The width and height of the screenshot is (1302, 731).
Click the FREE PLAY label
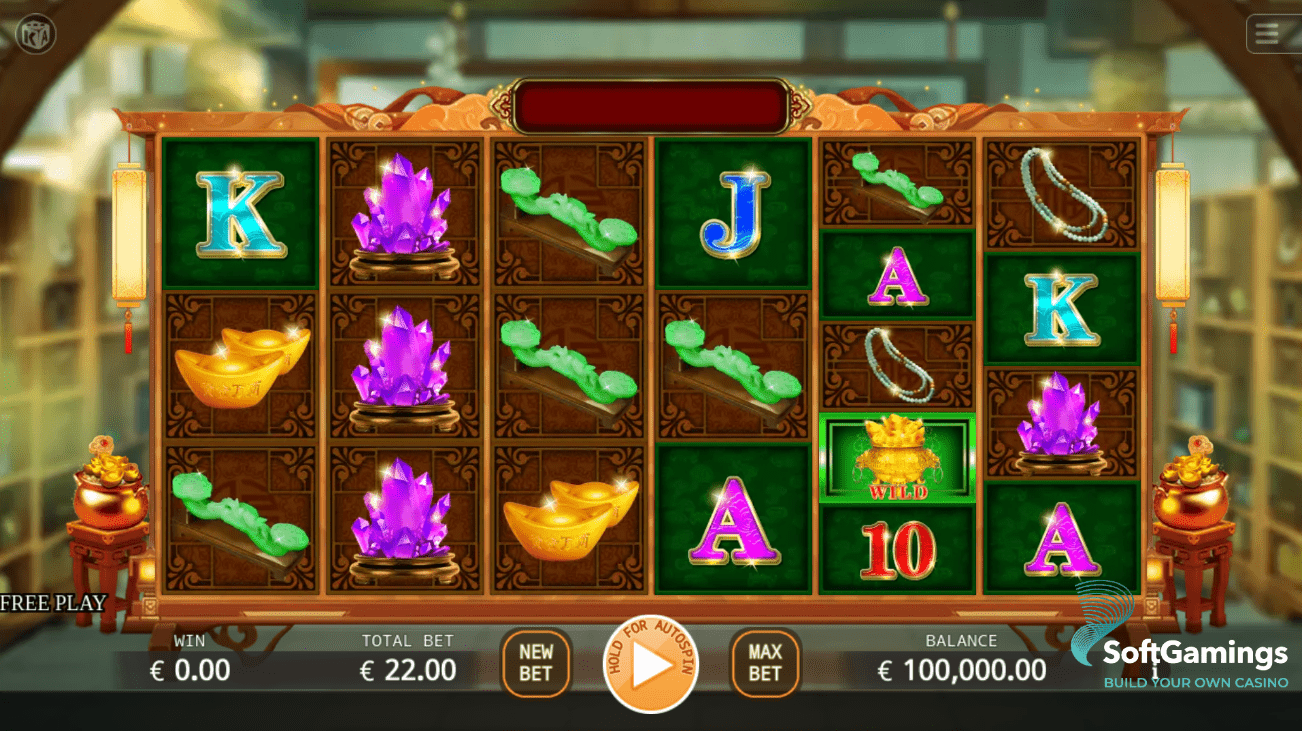point(55,602)
